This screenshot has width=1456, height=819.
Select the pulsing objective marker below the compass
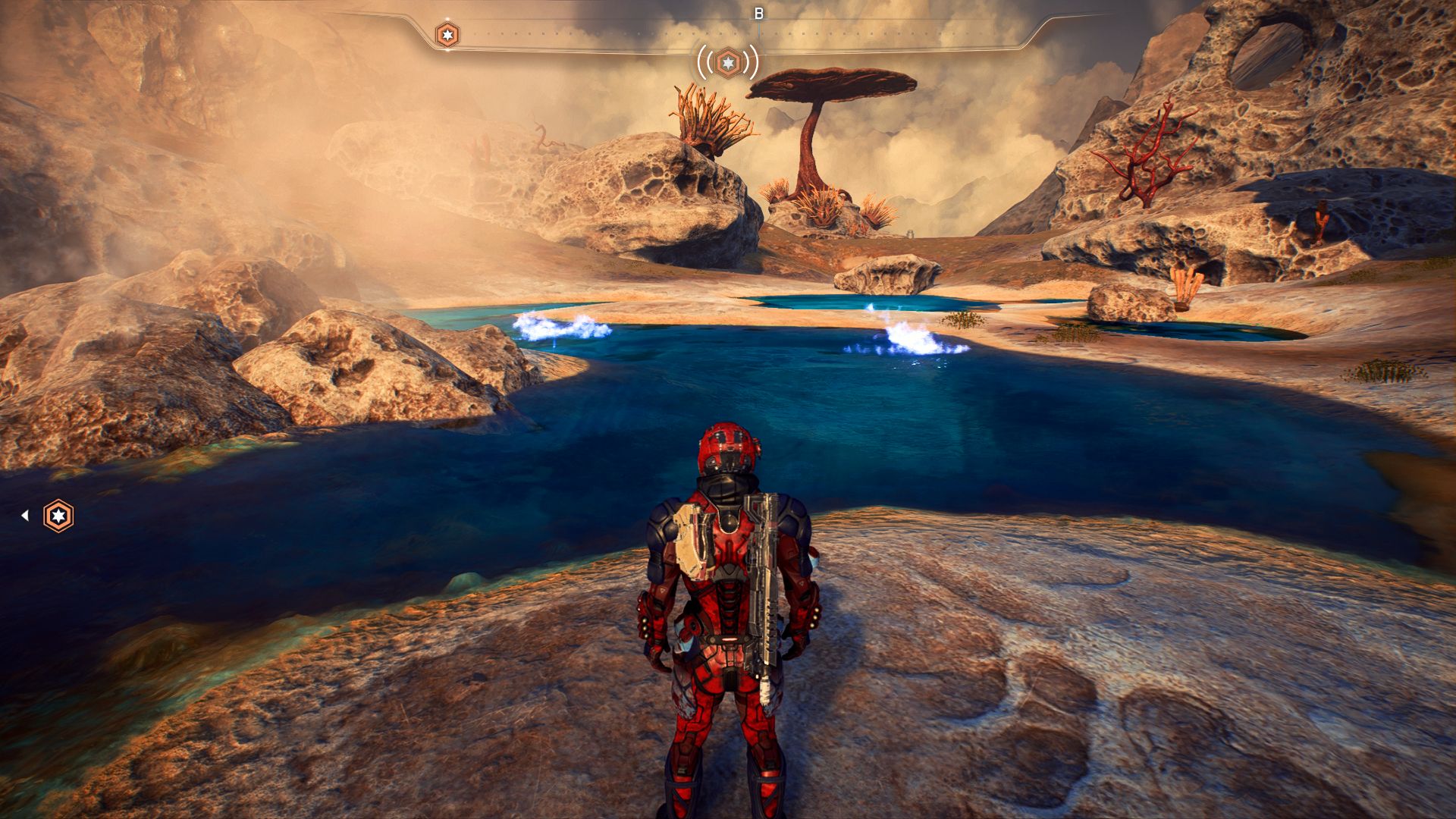point(728,62)
